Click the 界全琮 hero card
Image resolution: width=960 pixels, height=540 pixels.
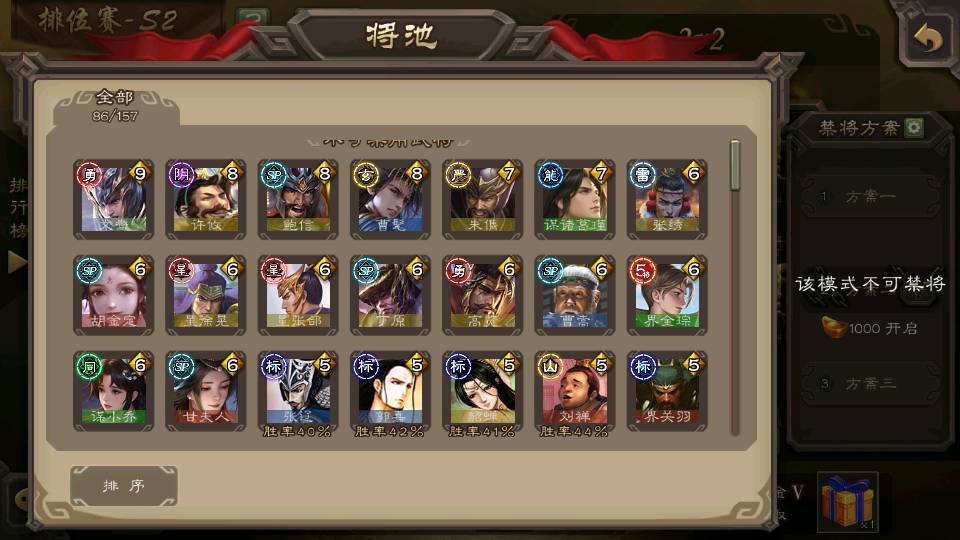[x=667, y=295]
